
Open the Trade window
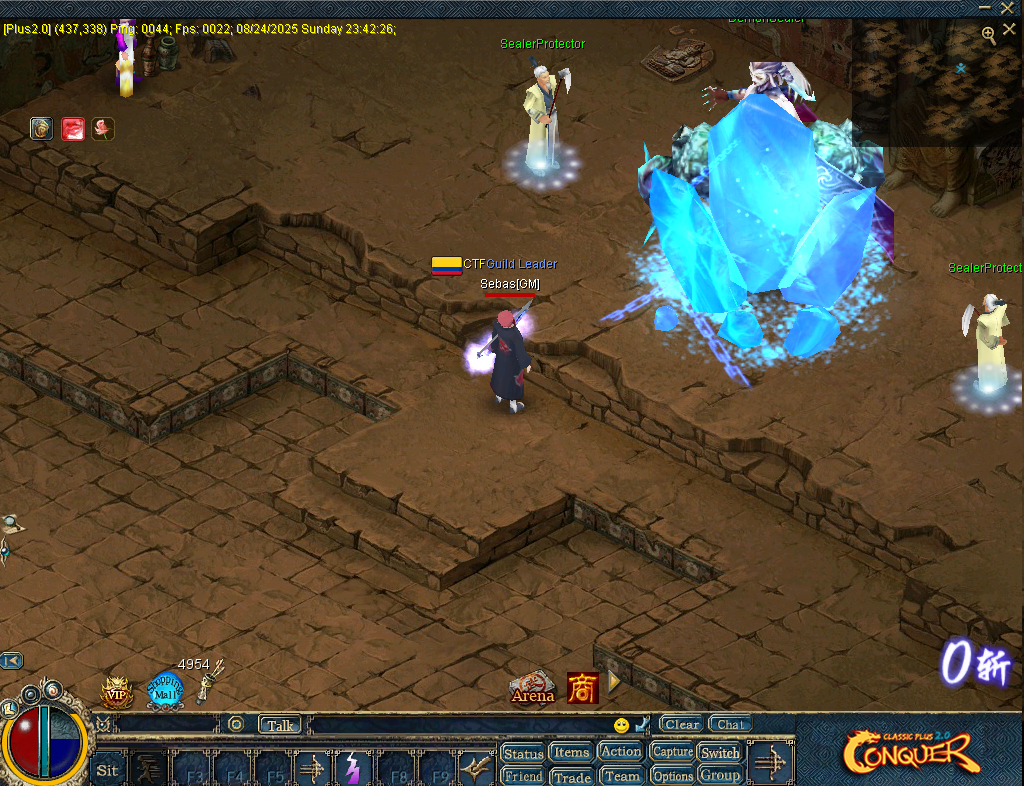click(x=571, y=776)
